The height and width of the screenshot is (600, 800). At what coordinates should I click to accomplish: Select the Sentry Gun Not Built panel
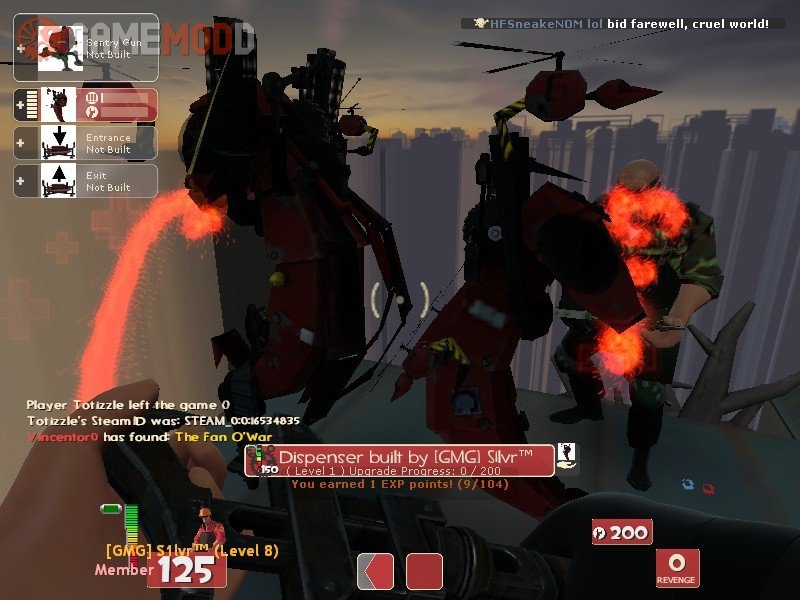click(85, 47)
